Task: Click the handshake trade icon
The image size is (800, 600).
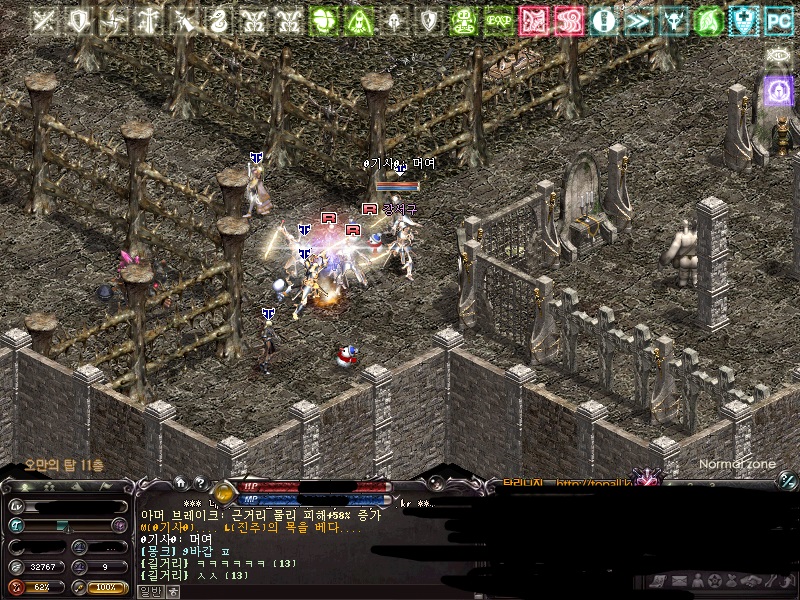Action: 749,581
